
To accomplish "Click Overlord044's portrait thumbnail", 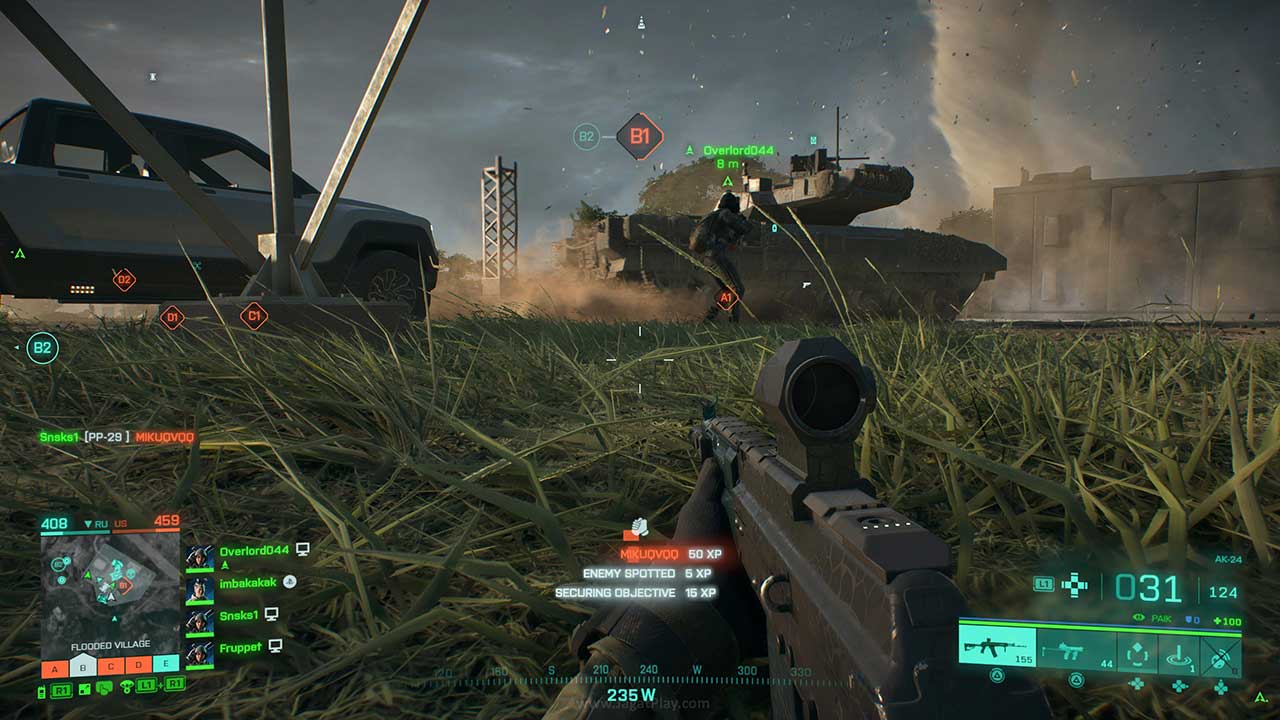I will coord(200,558).
